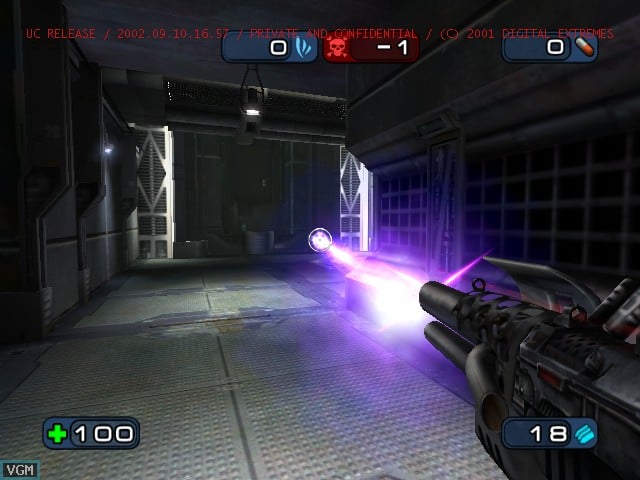Click the green health cross icon

[x=59, y=433]
